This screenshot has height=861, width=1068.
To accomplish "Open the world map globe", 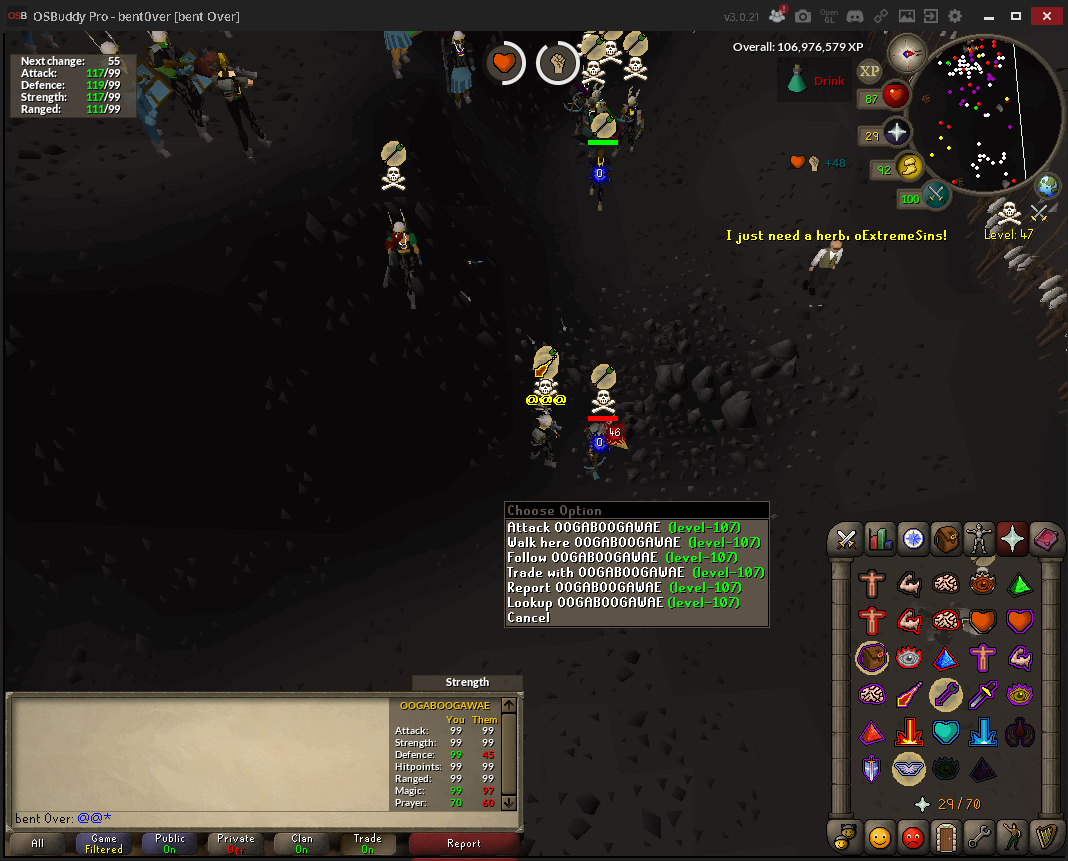I will tap(1047, 186).
